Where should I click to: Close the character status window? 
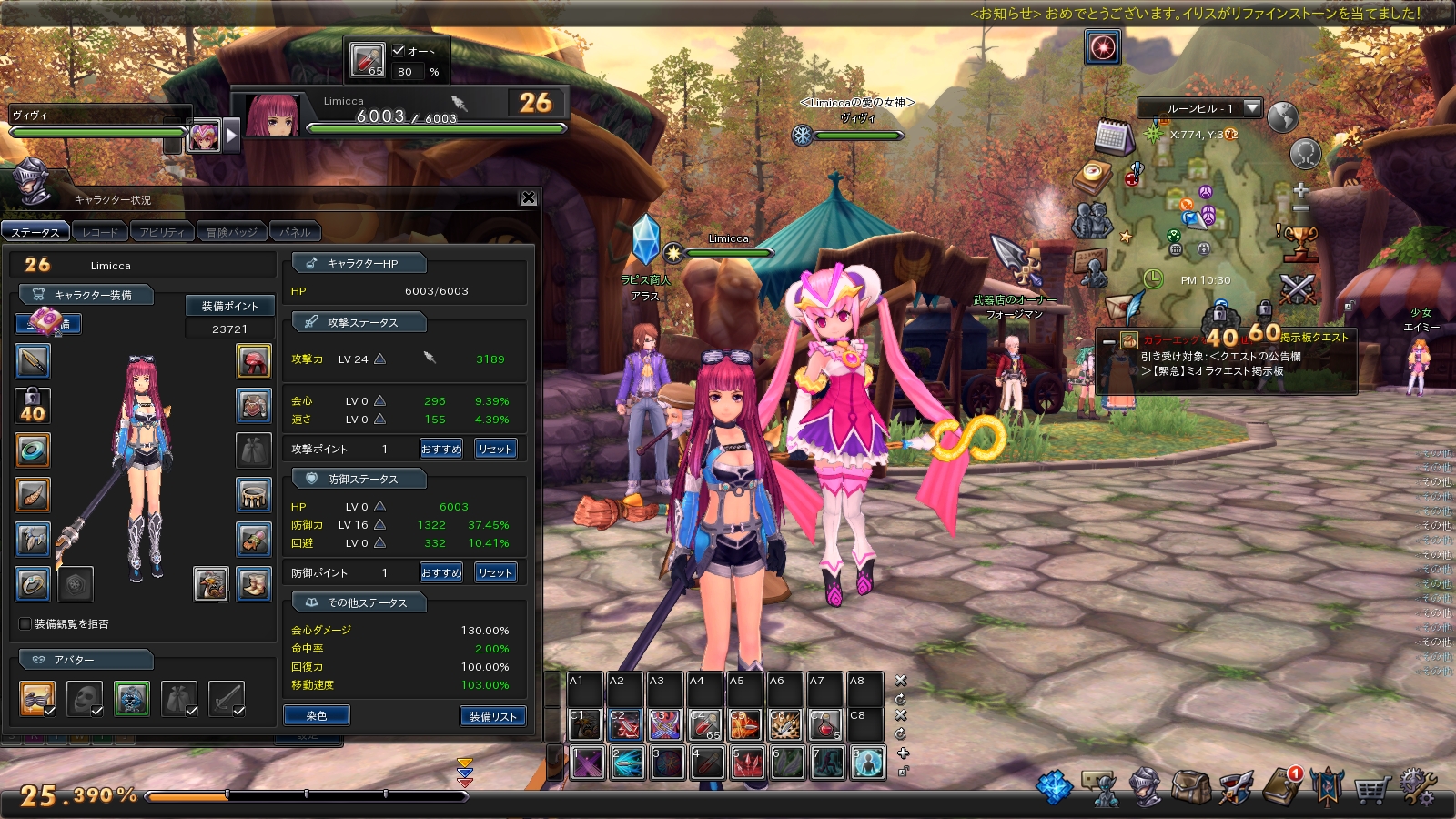click(529, 198)
